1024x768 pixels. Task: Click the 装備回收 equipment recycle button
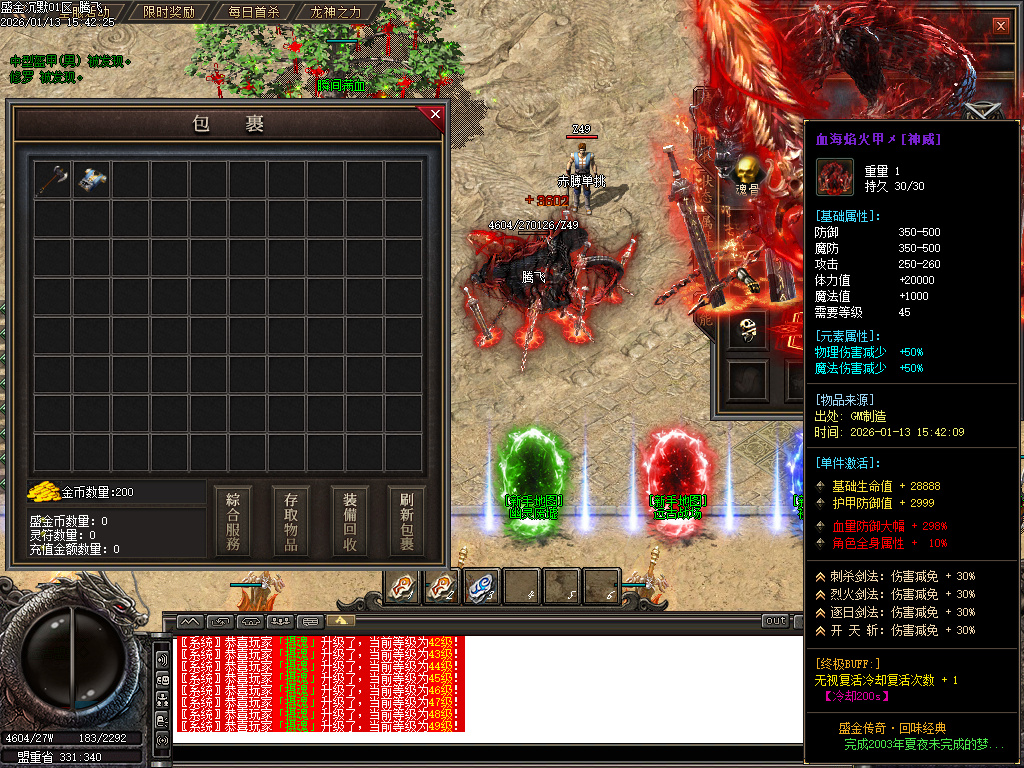[350, 522]
